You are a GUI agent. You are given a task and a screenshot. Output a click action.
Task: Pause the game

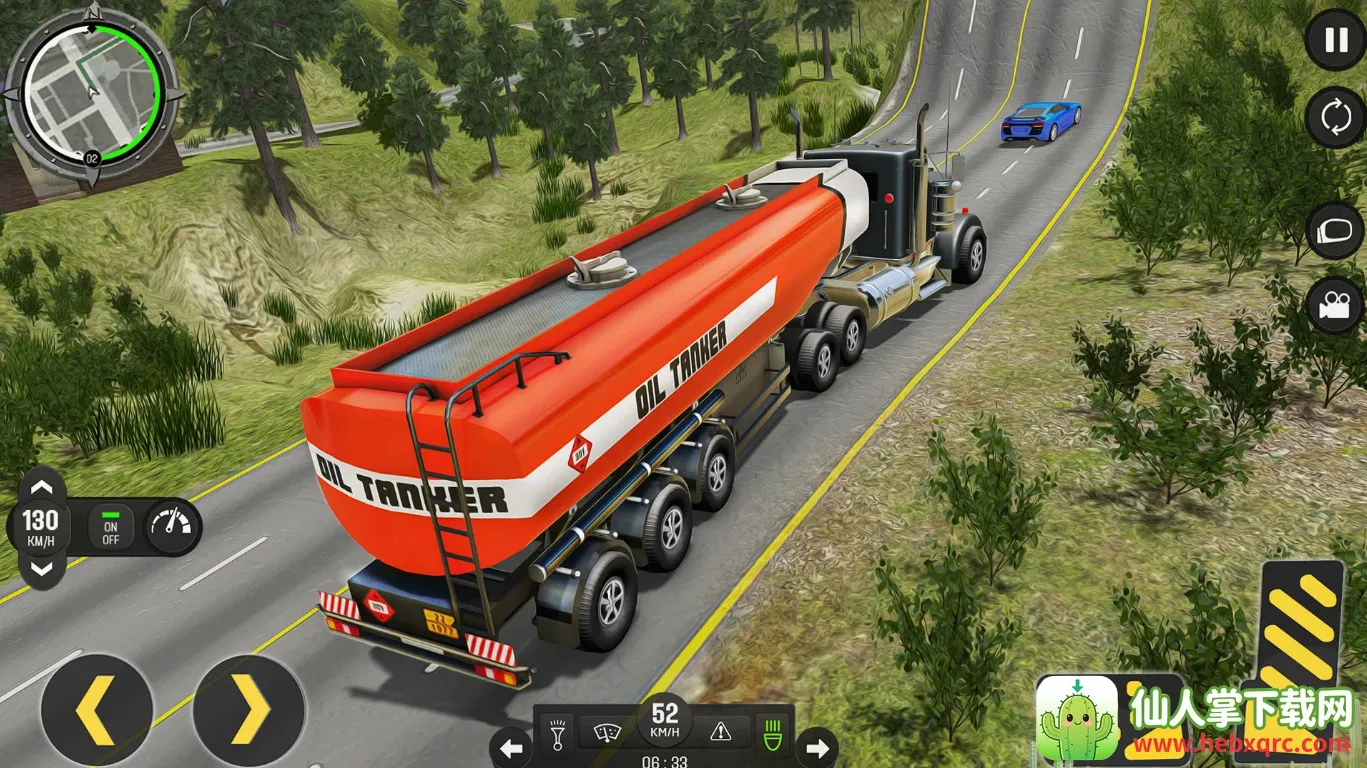(x=1336, y=40)
